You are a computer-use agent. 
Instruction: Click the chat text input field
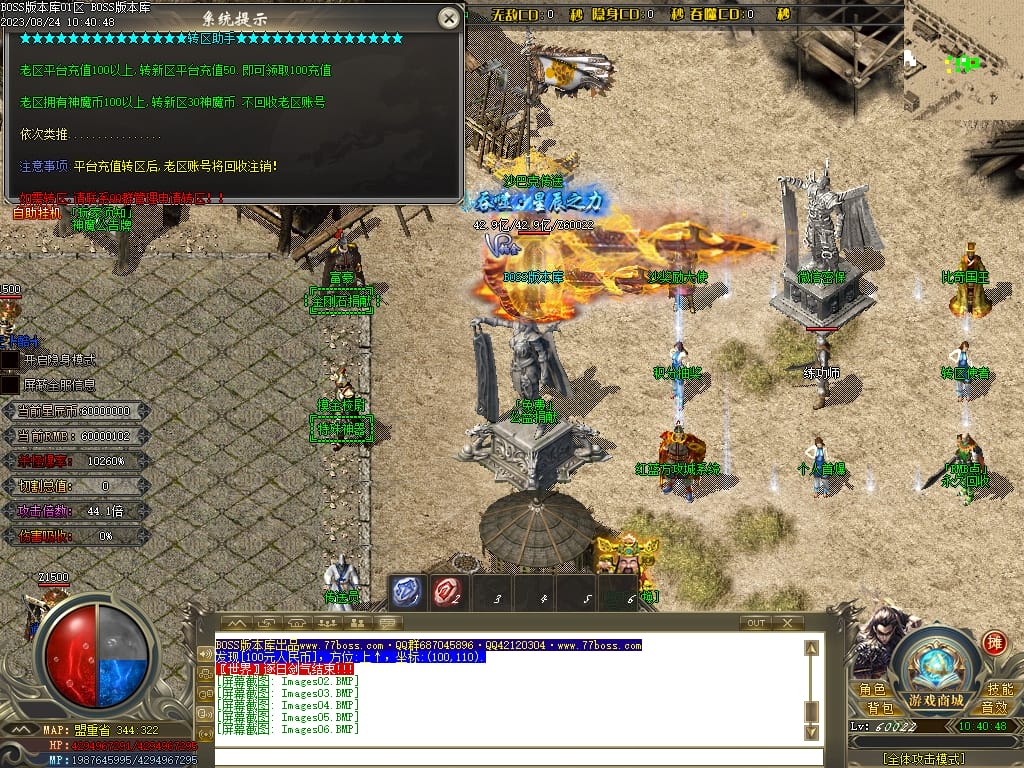[510, 755]
